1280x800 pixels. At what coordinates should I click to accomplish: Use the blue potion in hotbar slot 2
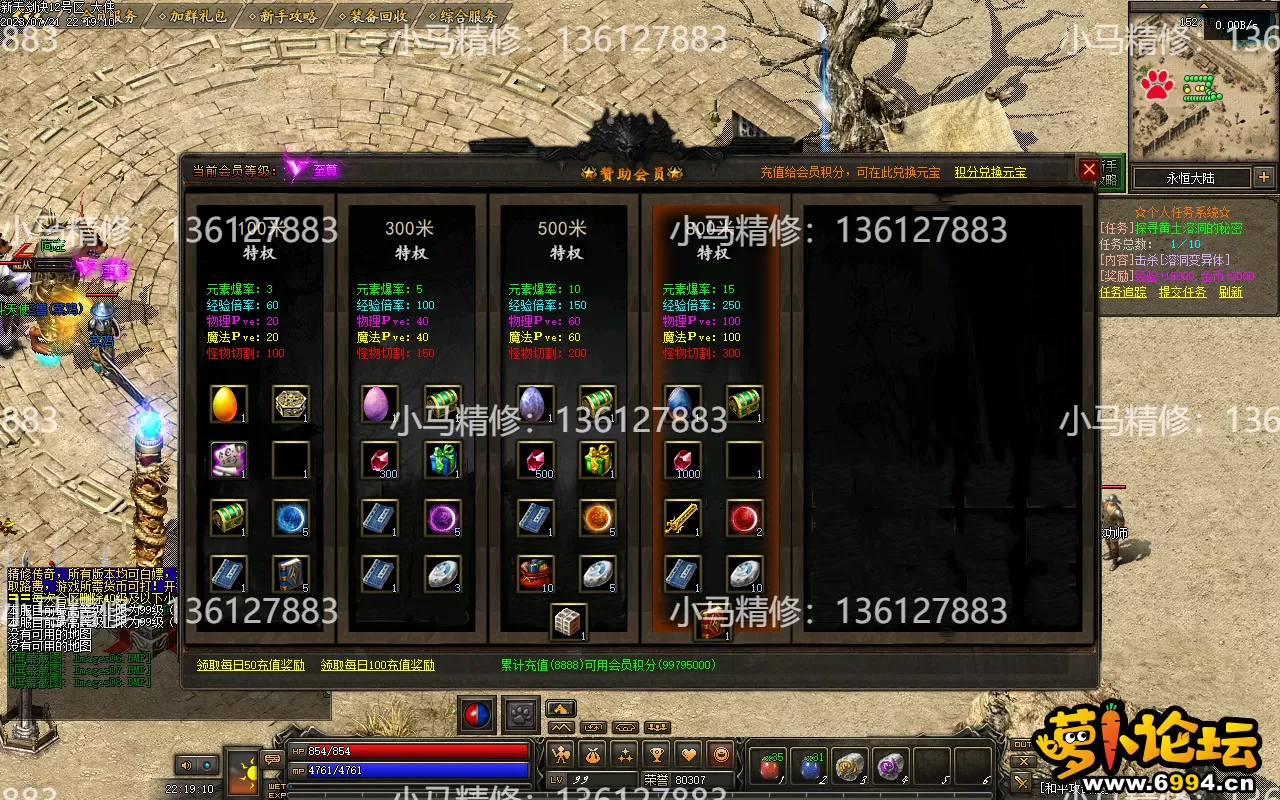(810, 767)
